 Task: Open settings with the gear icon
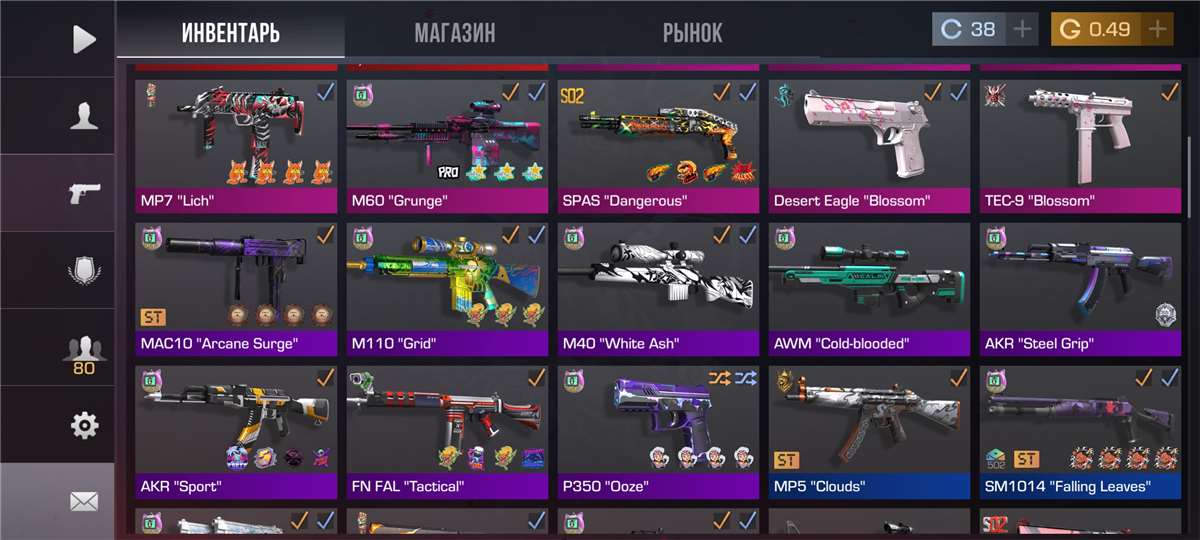[84, 426]
